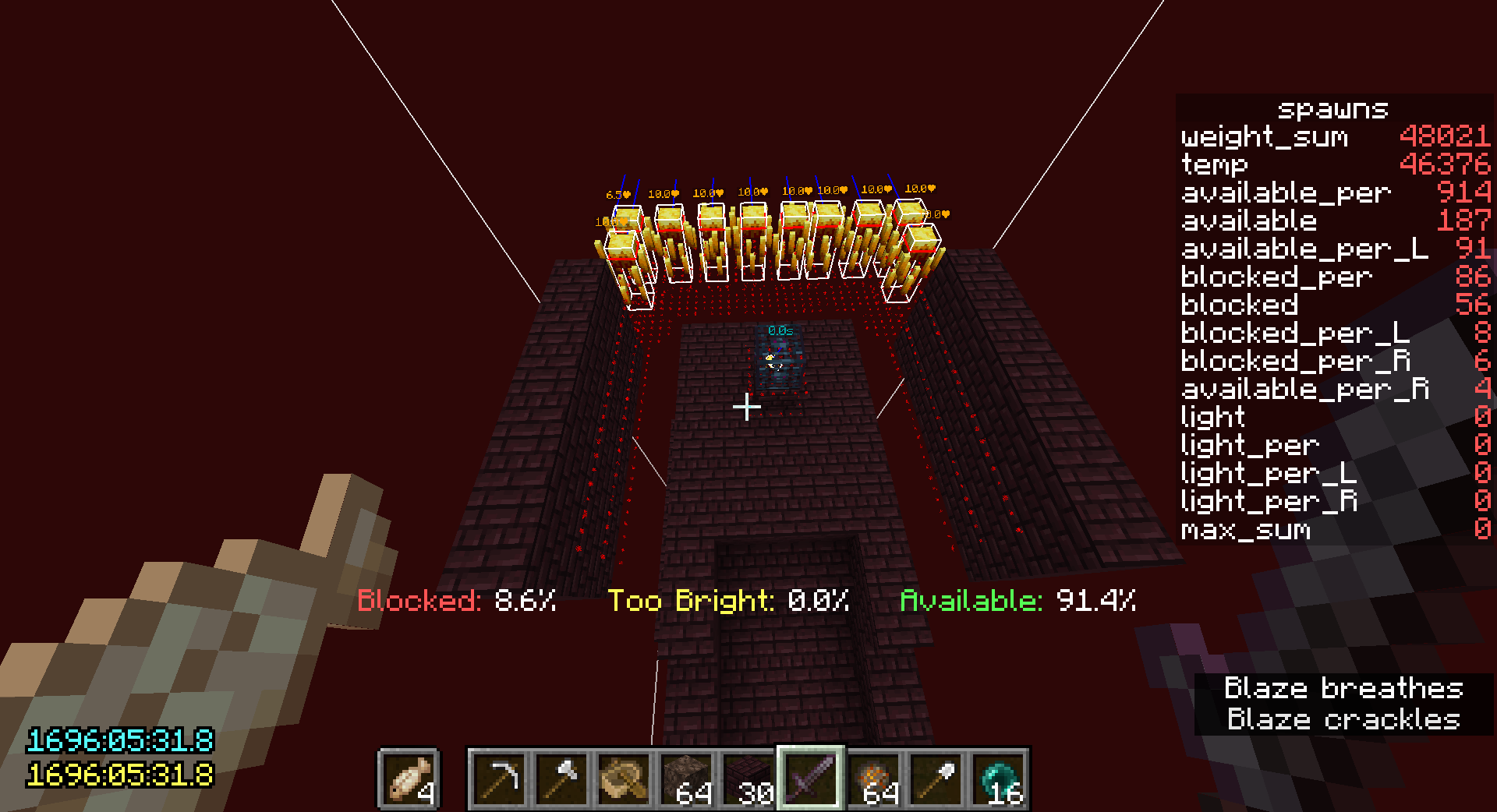This screenshot has width=1497, height=812.
Task: Choose the 64 blaze powder slot
Action: pyautogui.click(x=873, y=778)
